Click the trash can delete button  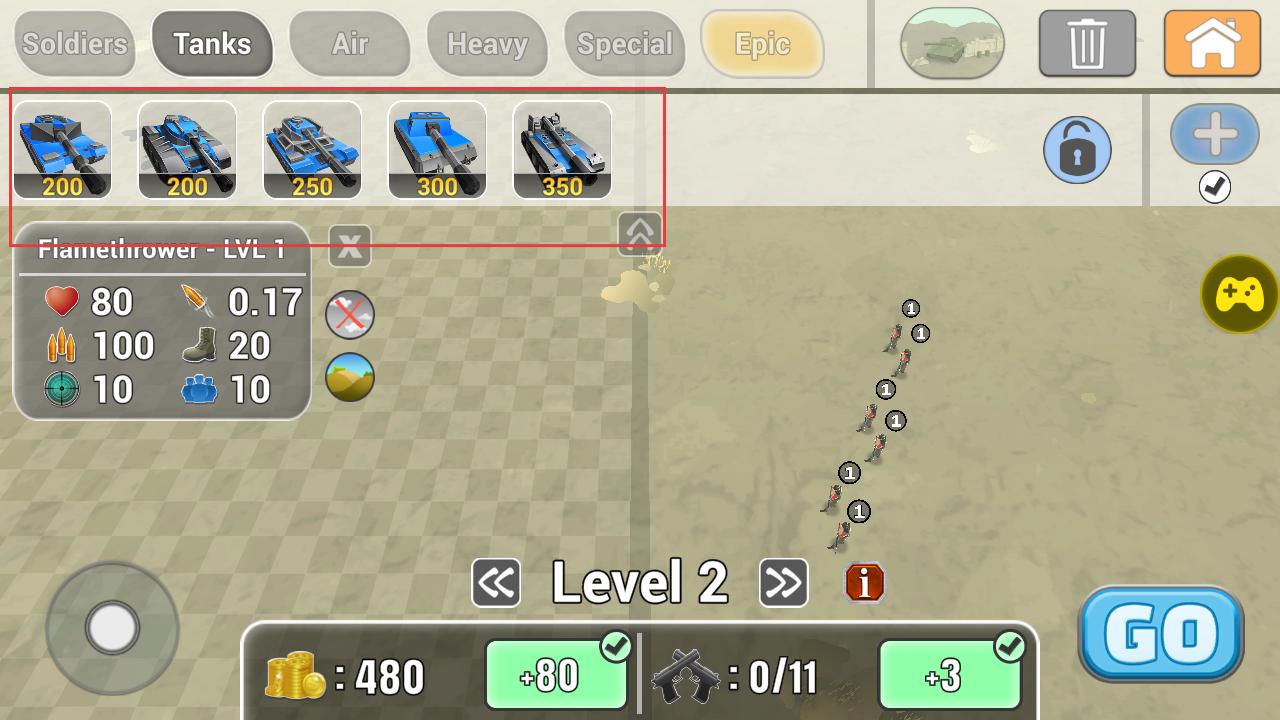(x=1087, y=44)
